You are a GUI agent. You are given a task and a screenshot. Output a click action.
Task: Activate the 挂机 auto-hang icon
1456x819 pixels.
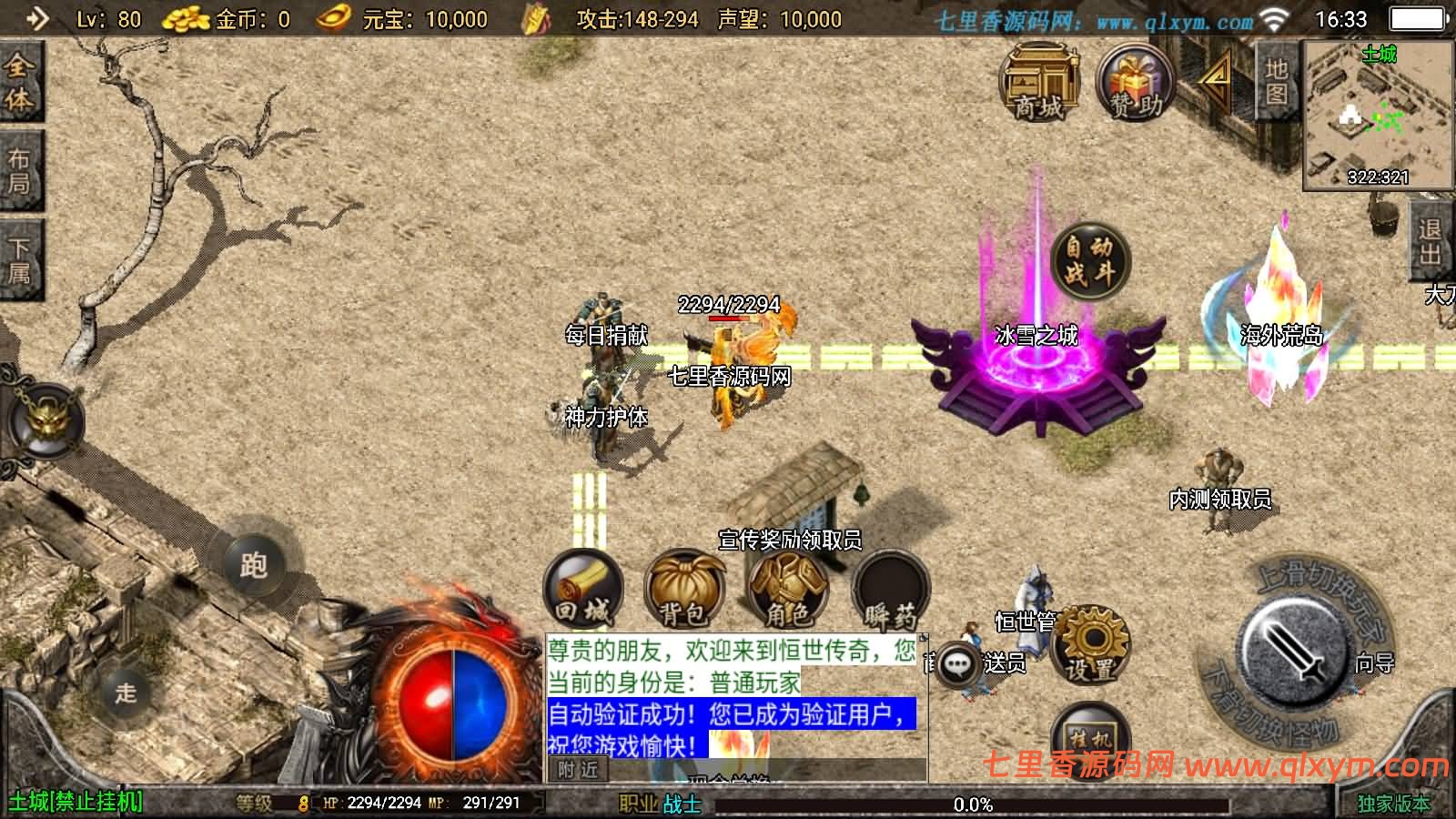[x=1090, y=739]
